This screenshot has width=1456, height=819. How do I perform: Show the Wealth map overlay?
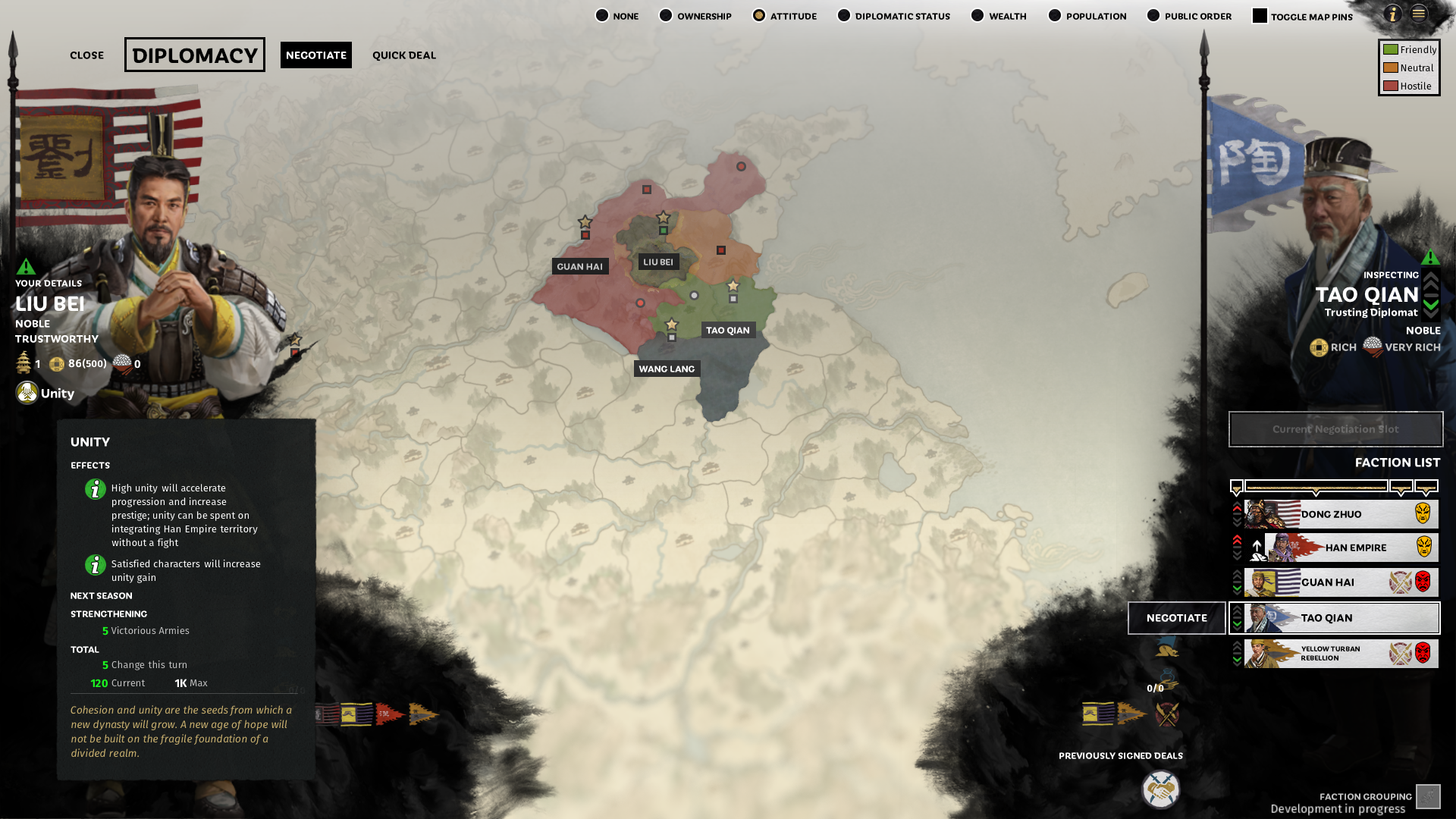(977, 16)
